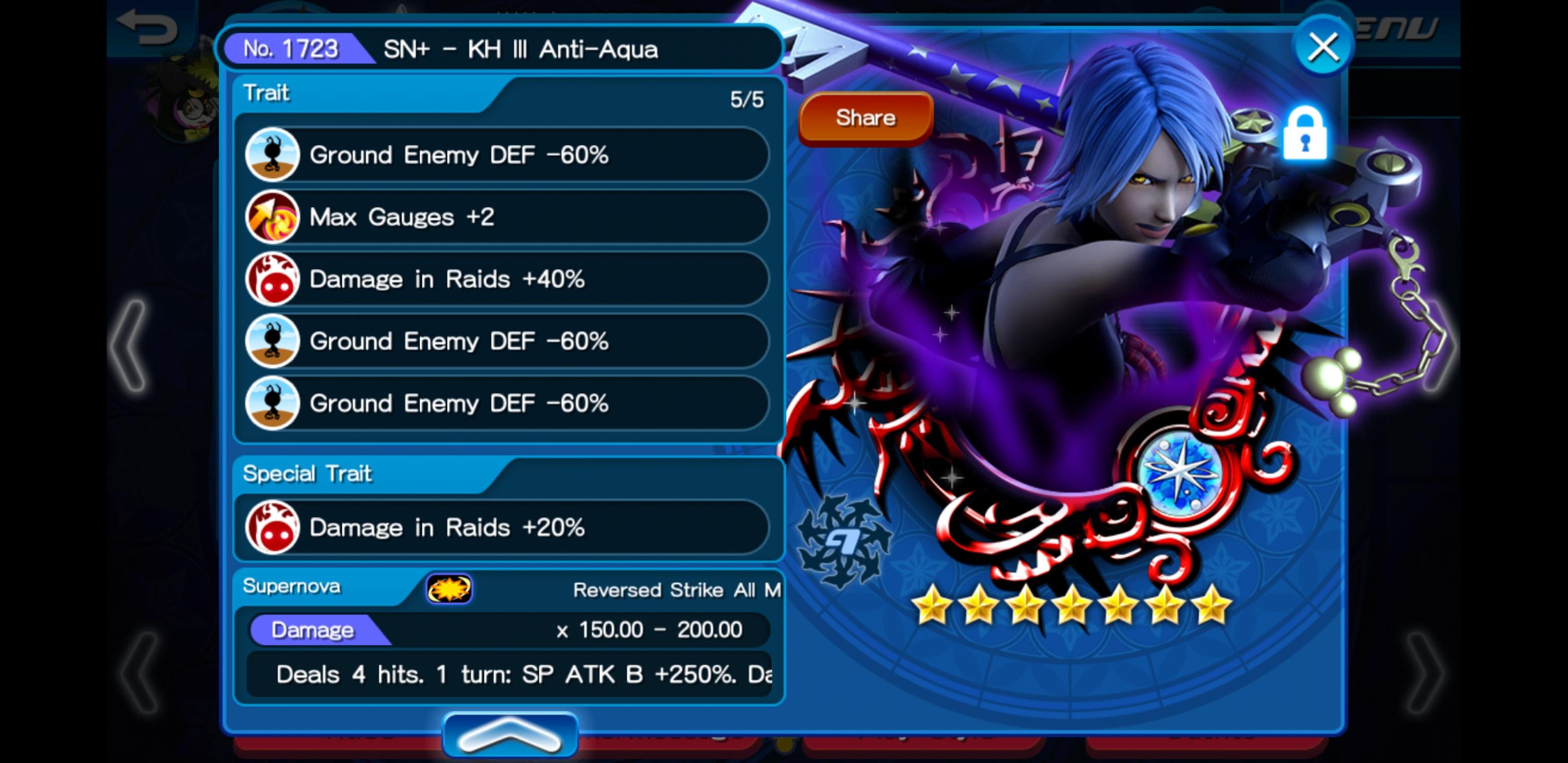
Task: Tap the blue tier 7 snowflake badge
Action: click(x=844, y=541)
